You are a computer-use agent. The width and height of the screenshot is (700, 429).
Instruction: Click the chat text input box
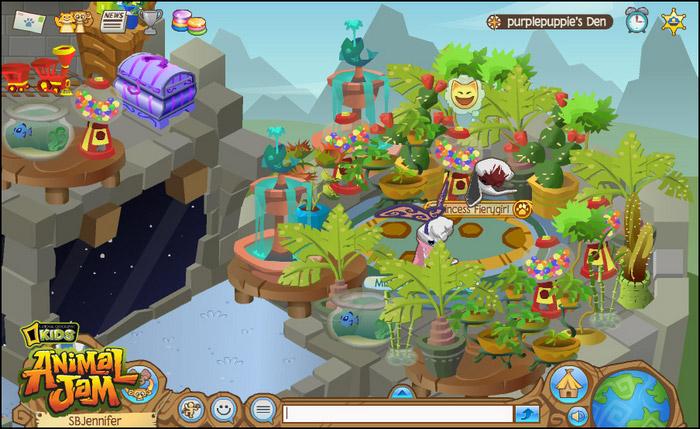(399, 413)
